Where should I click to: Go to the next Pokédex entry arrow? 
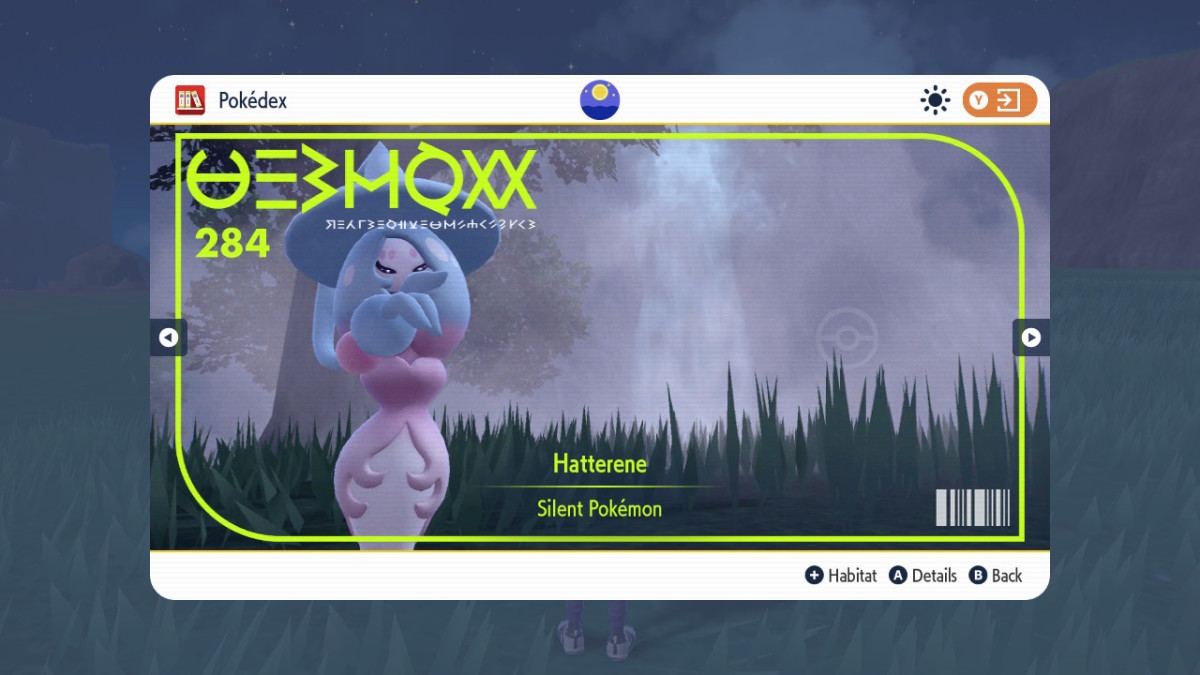tap(1031, 338)
